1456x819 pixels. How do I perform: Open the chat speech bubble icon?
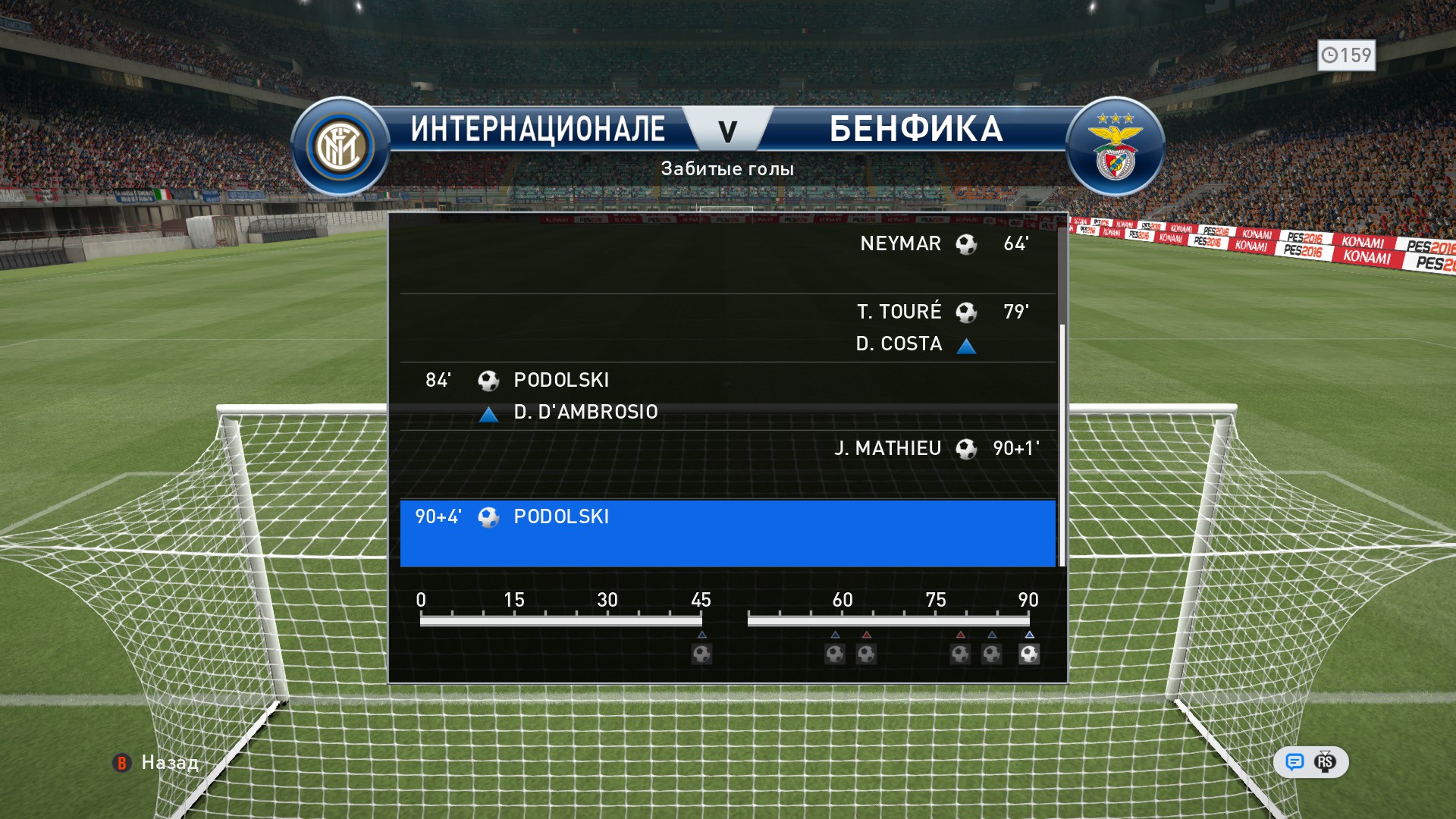[1294, 762]
